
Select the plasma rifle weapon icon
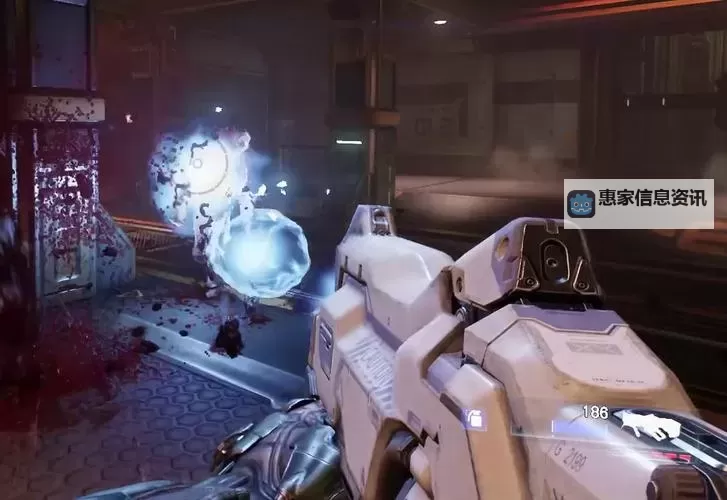651,427
